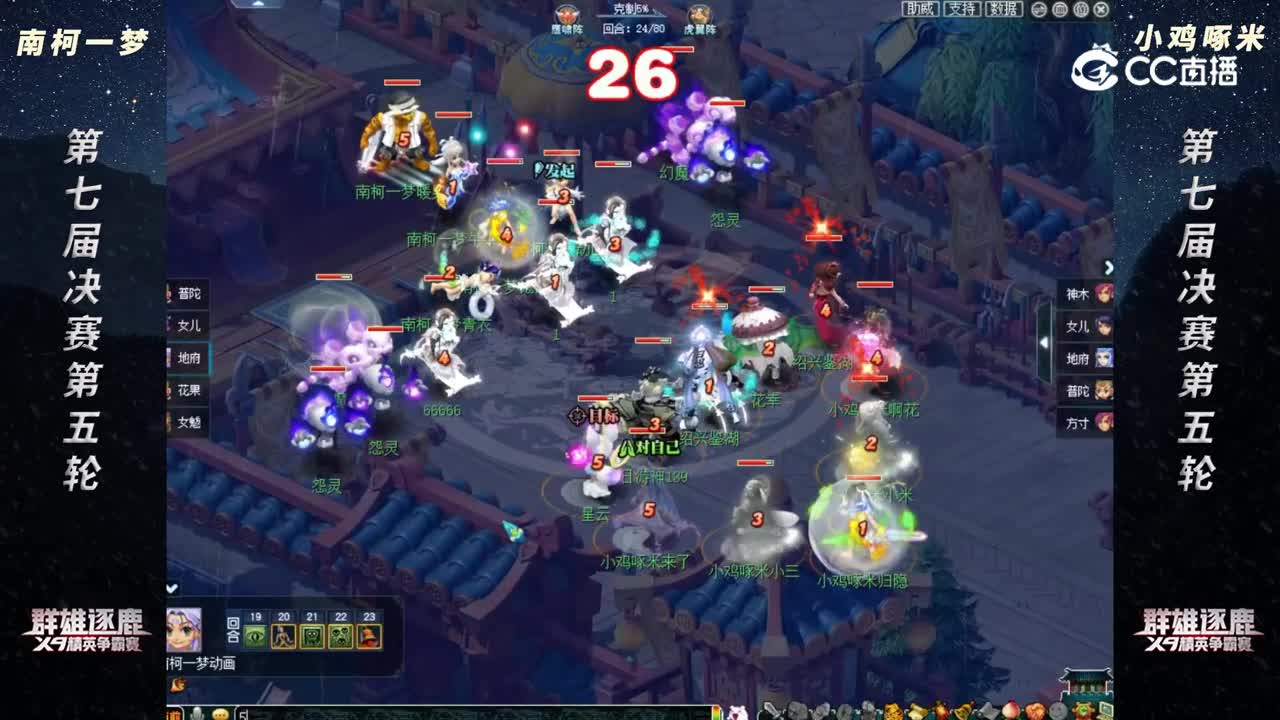Click the gift circle icon in top-right toolbar
1280x720 pixels.
[x=1058, y=10]
